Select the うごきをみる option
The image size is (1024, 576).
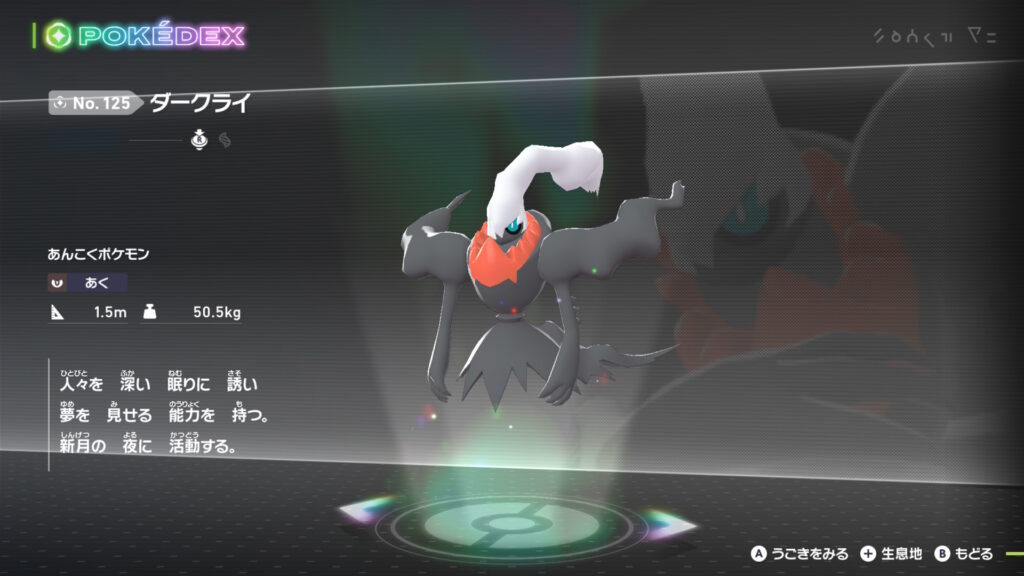tap(800, 553)
